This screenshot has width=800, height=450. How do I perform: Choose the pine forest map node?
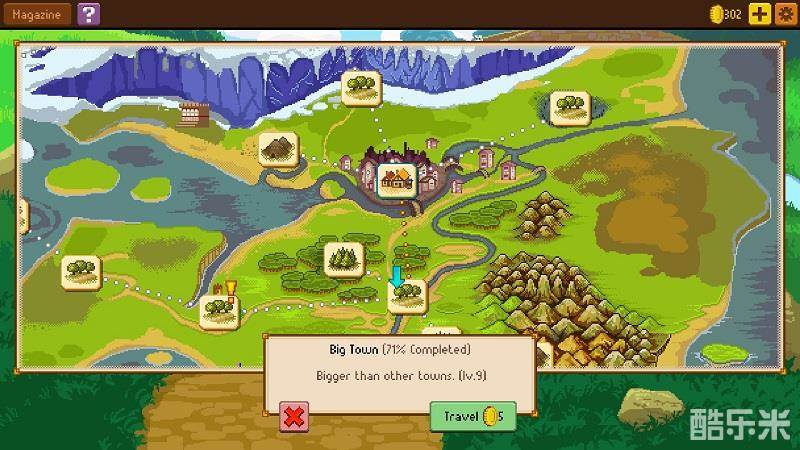coord(343,259)
